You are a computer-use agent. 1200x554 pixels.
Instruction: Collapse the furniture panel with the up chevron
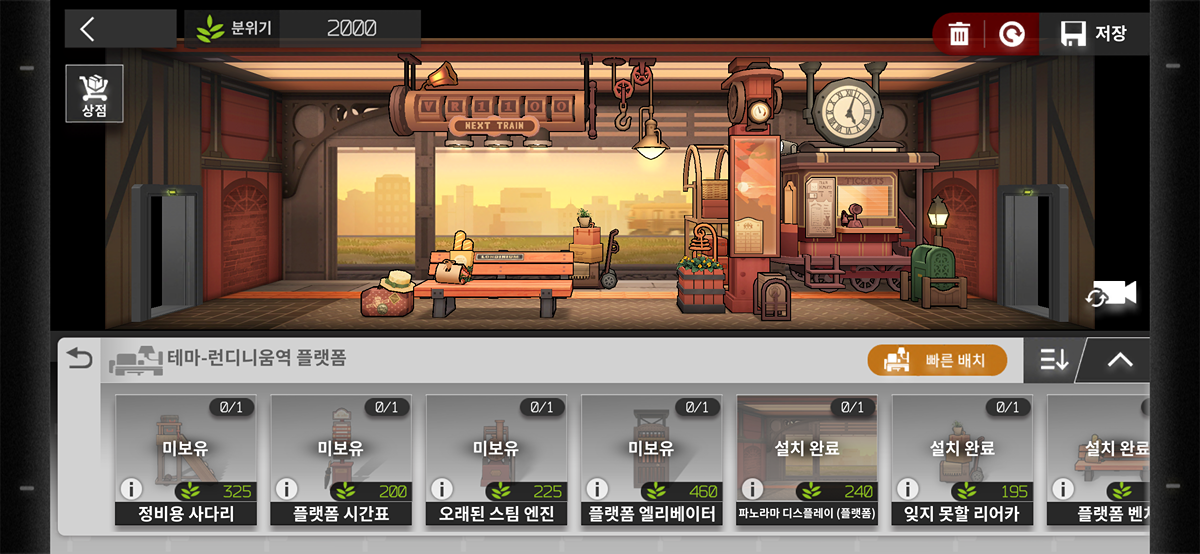tap(1119, 360)
